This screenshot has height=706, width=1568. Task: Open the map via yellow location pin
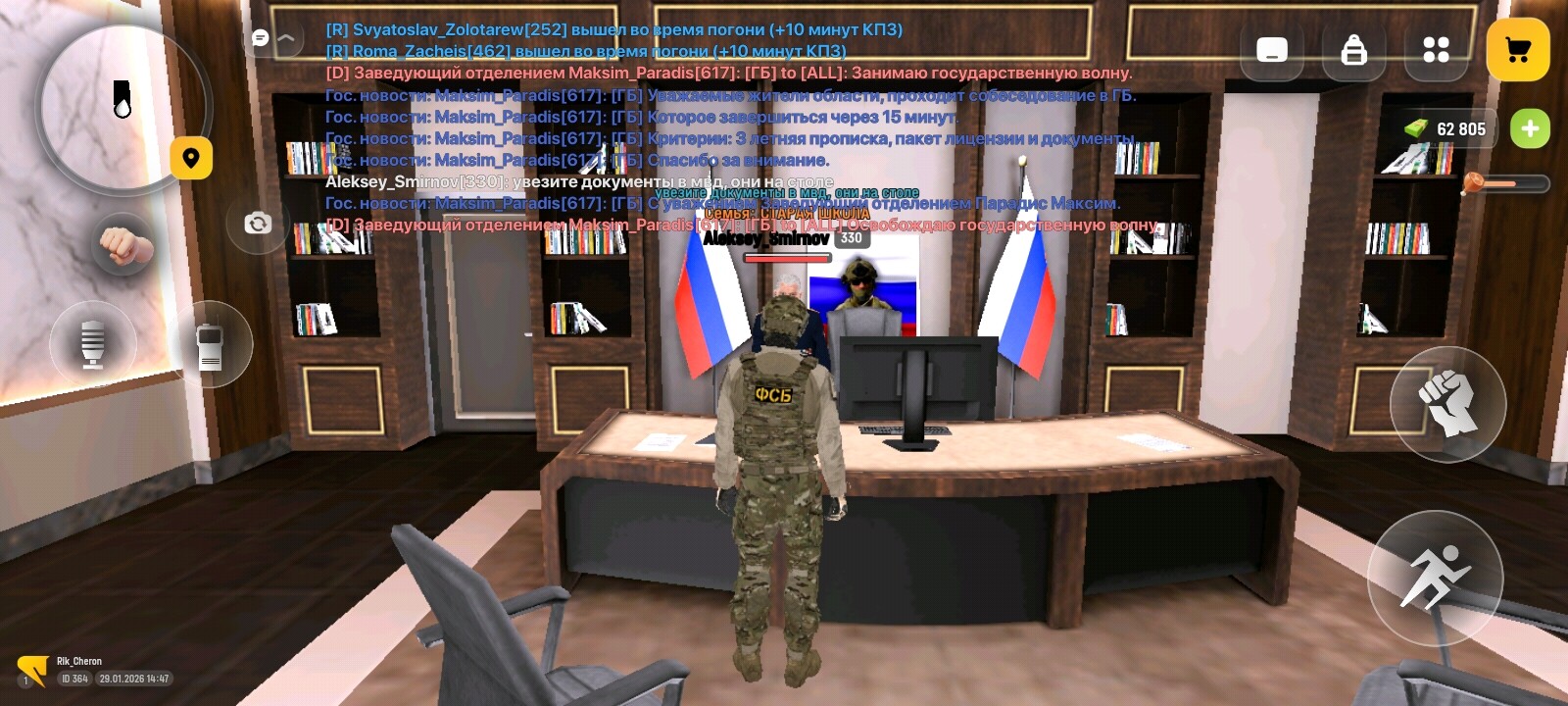tap(192, 159)
